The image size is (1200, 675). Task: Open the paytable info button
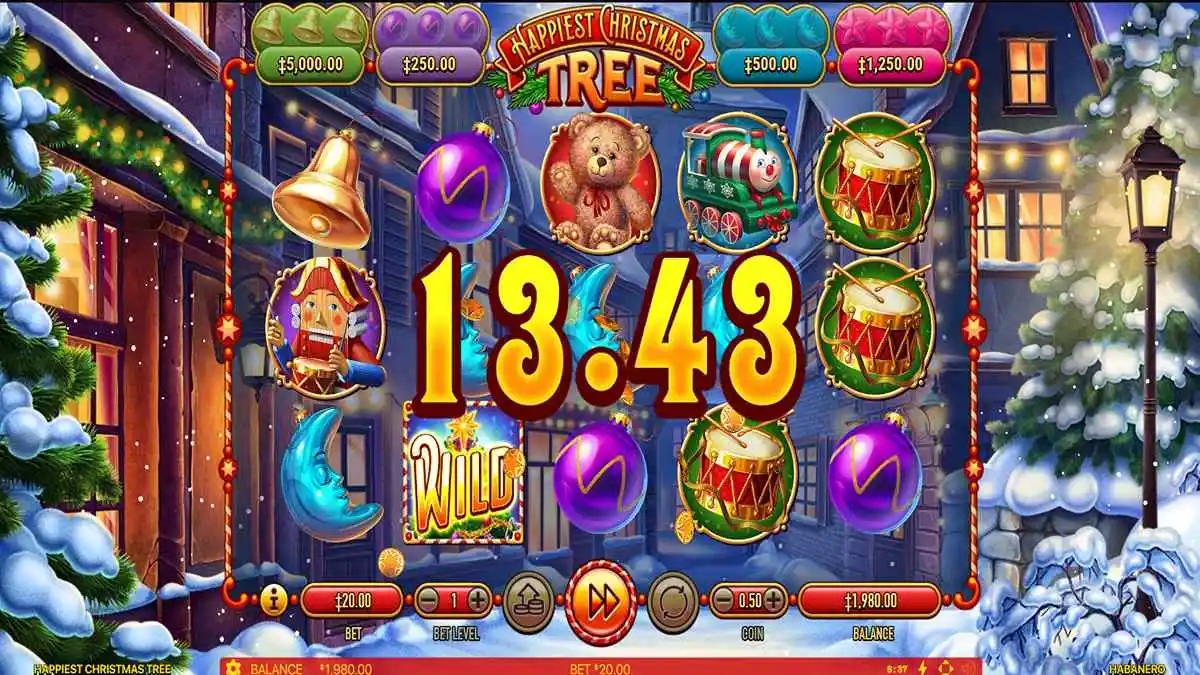(x=270, y=601)
